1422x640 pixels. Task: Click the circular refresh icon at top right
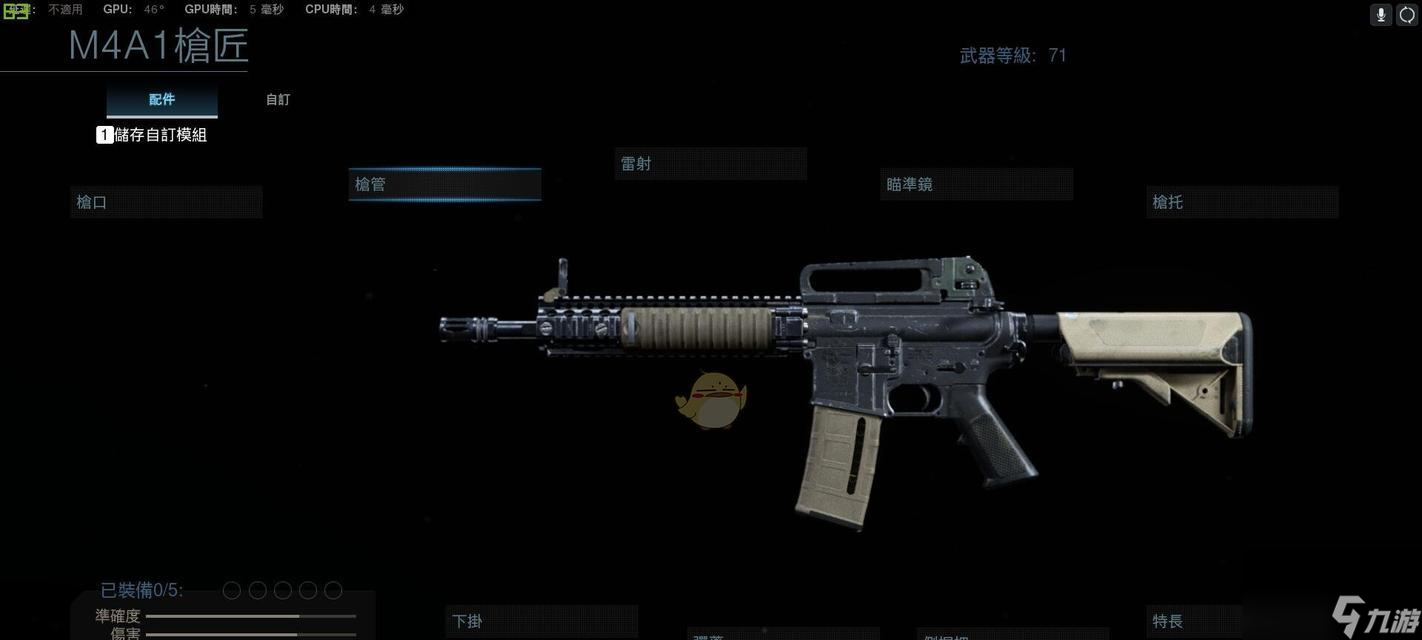click(x=1408, y=14)
